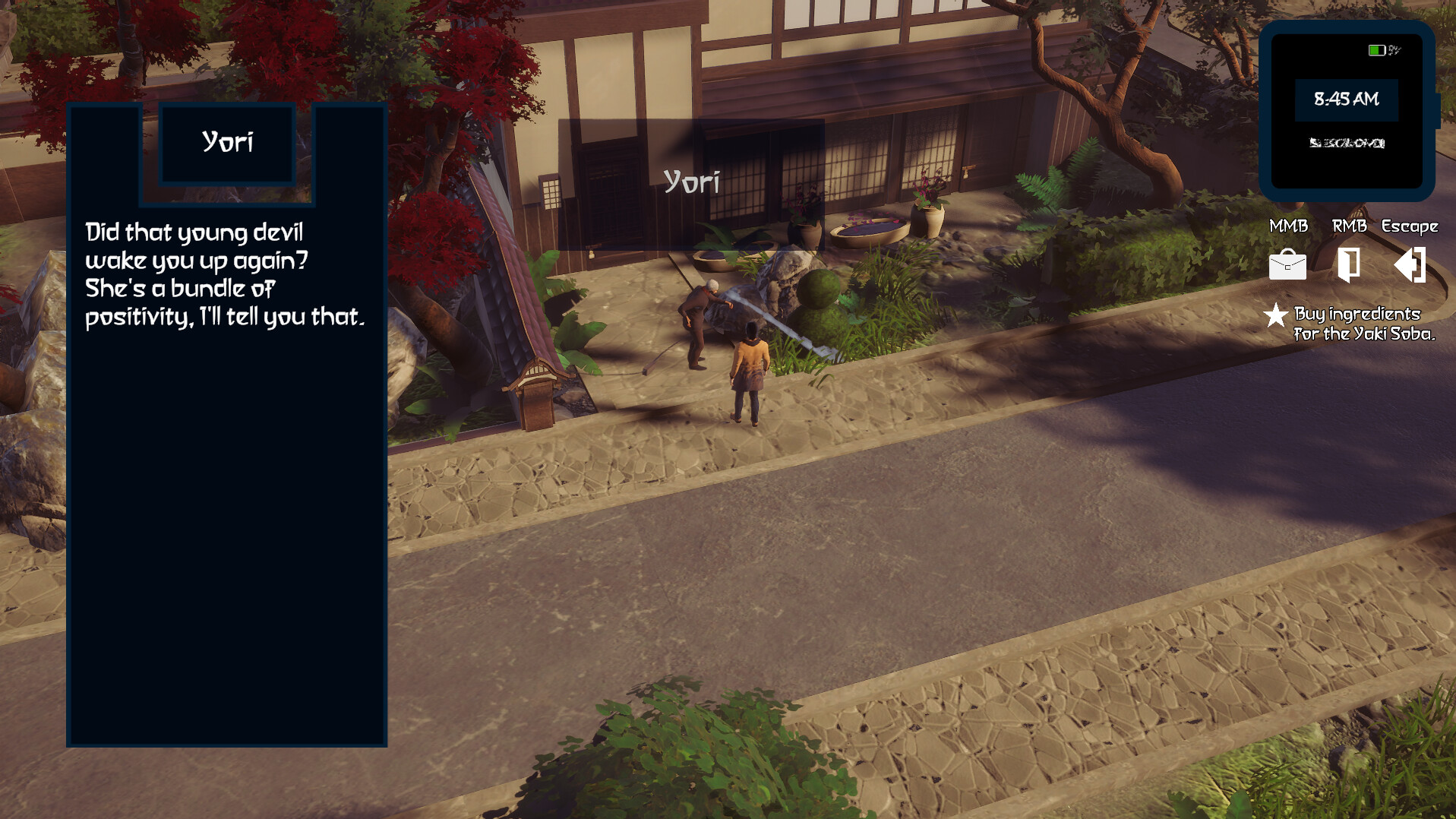
Task: Open the inventory briefcase icon under MMB
Action: coord(1287,266)
